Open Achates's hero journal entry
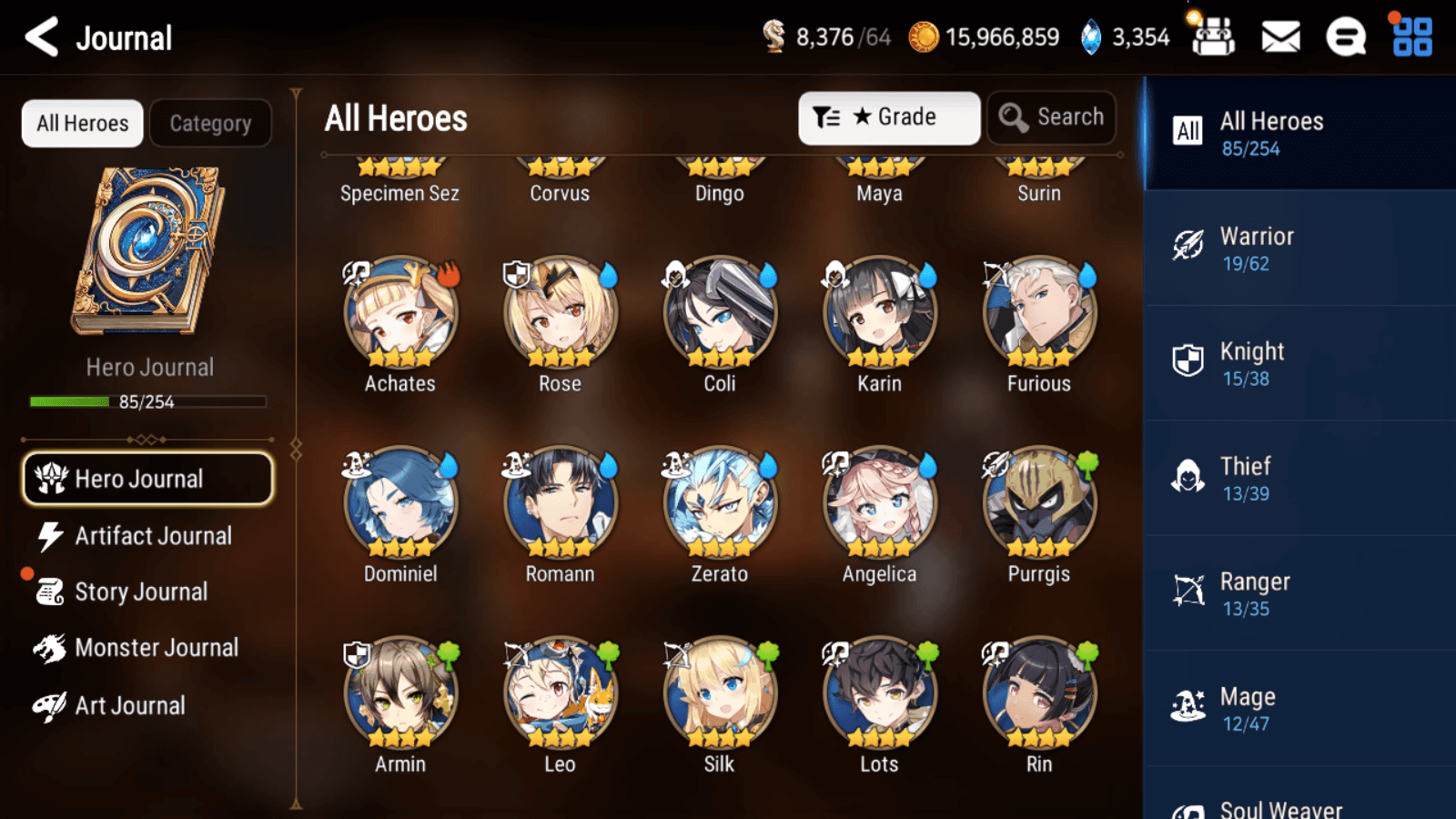Image resolution: width=1456 pixels, height=819 pixels. point(399,312)
